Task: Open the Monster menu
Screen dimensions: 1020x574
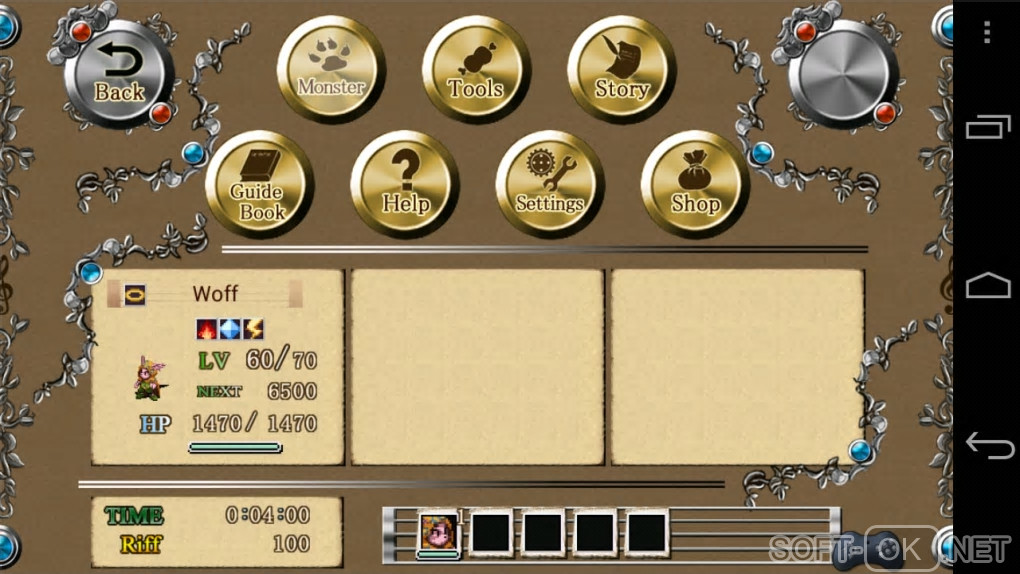Action: click(331, 70)
